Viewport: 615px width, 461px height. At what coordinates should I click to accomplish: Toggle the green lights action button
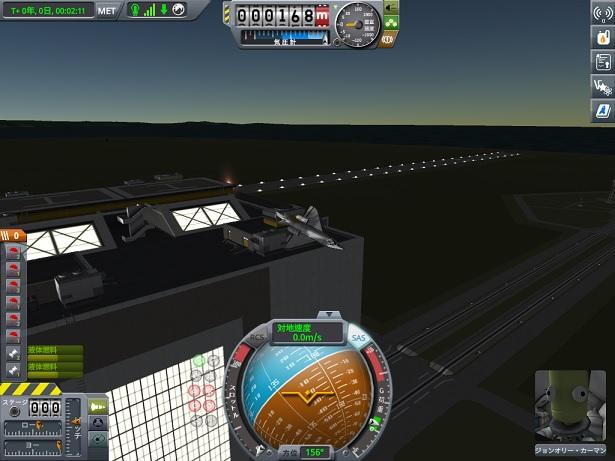(390, 20)
